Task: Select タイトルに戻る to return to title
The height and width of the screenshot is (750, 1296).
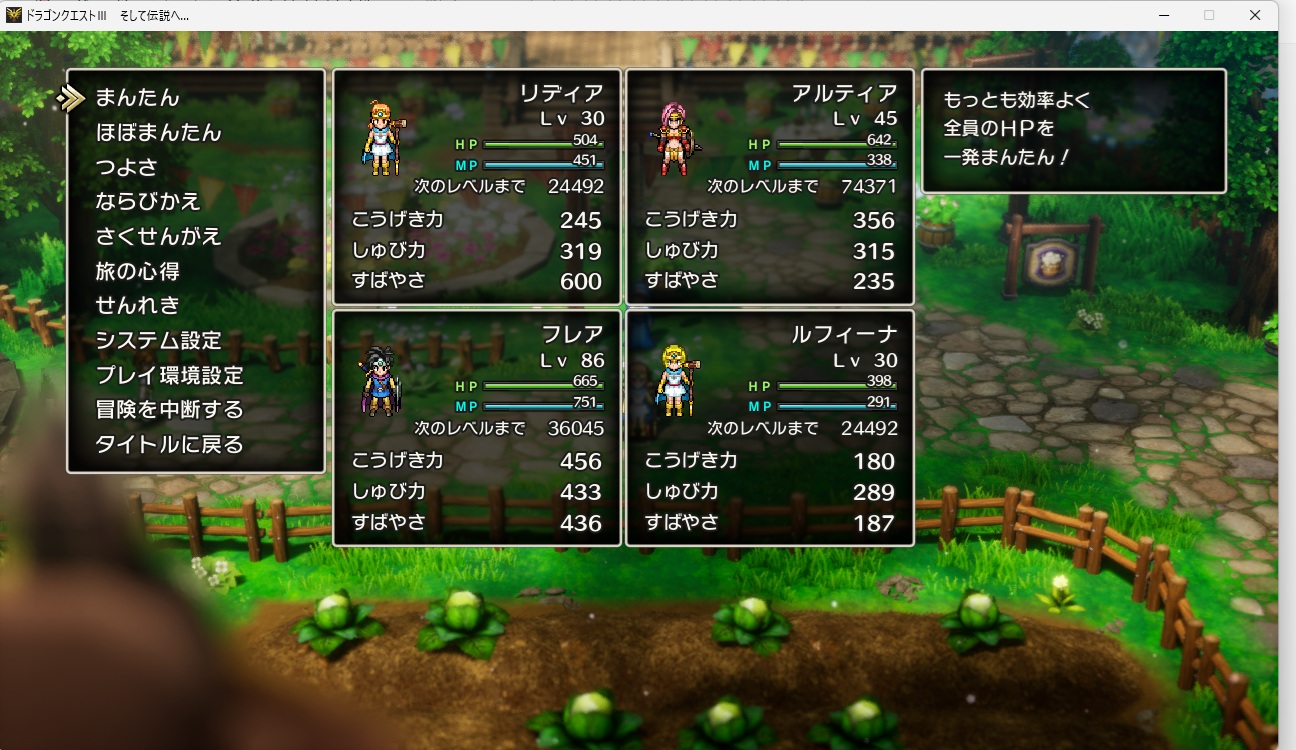Action: point(169,444)
